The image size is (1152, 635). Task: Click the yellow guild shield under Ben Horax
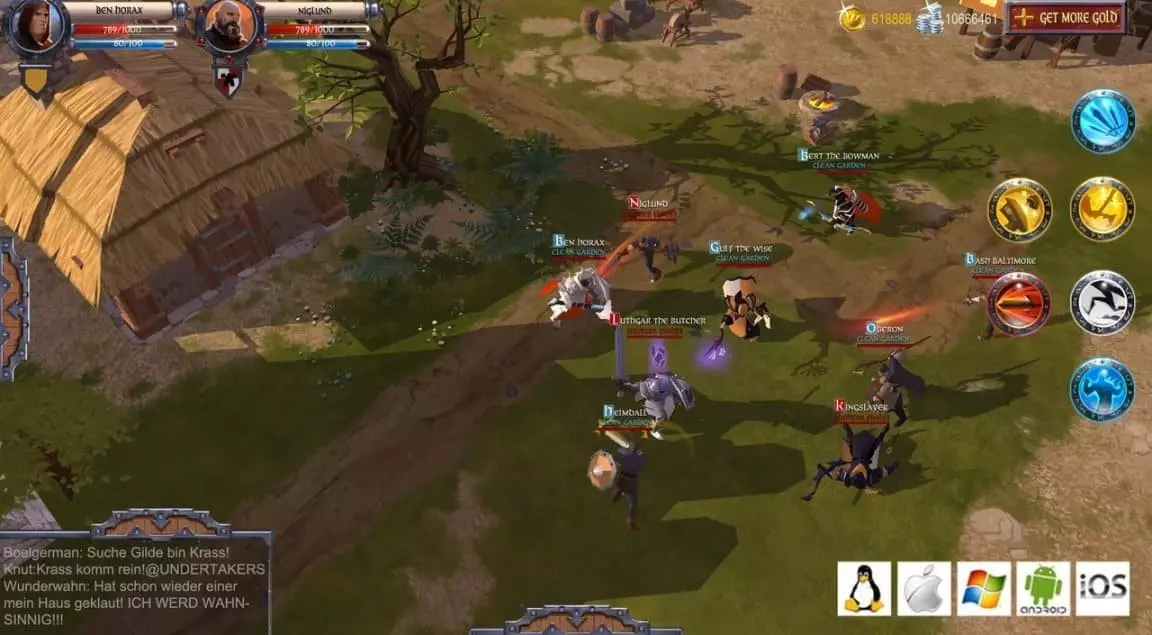tap(37, 82)
